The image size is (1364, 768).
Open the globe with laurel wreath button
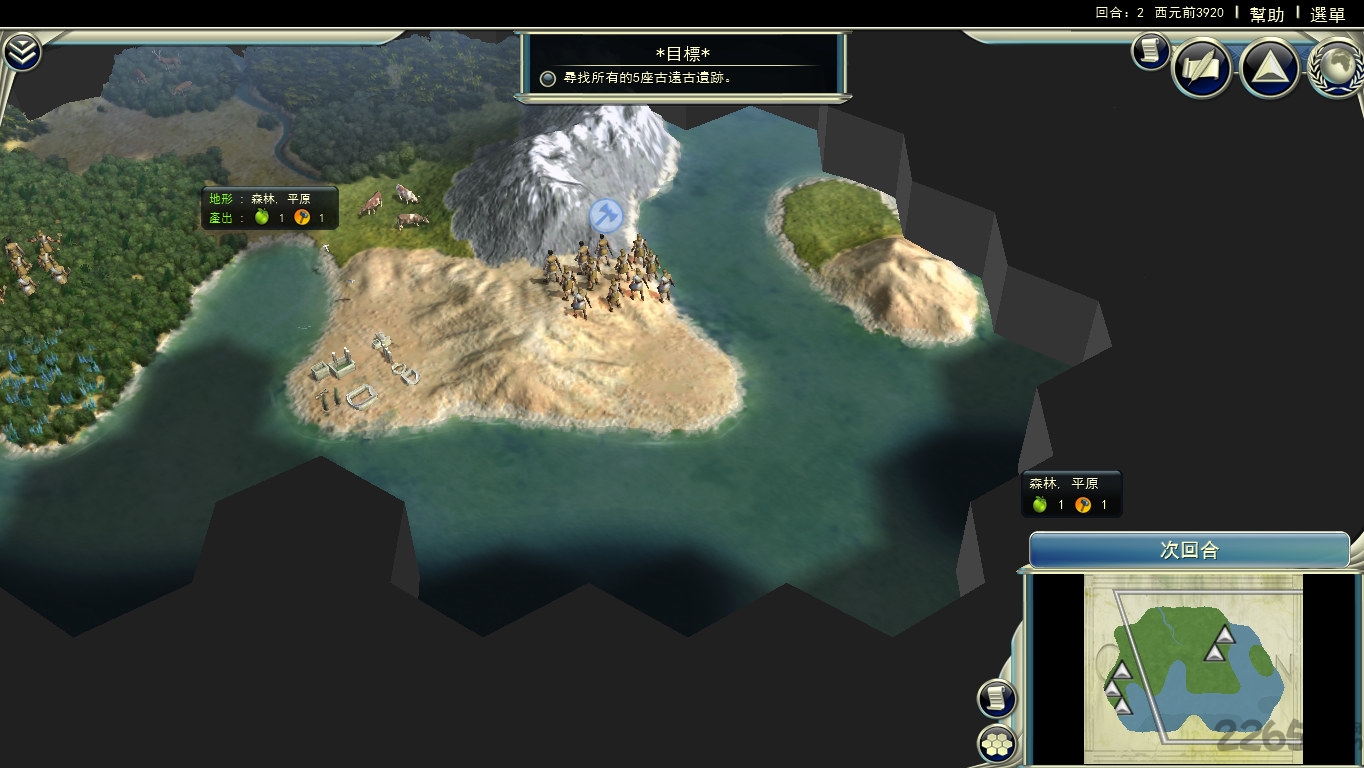(1337, 66)
